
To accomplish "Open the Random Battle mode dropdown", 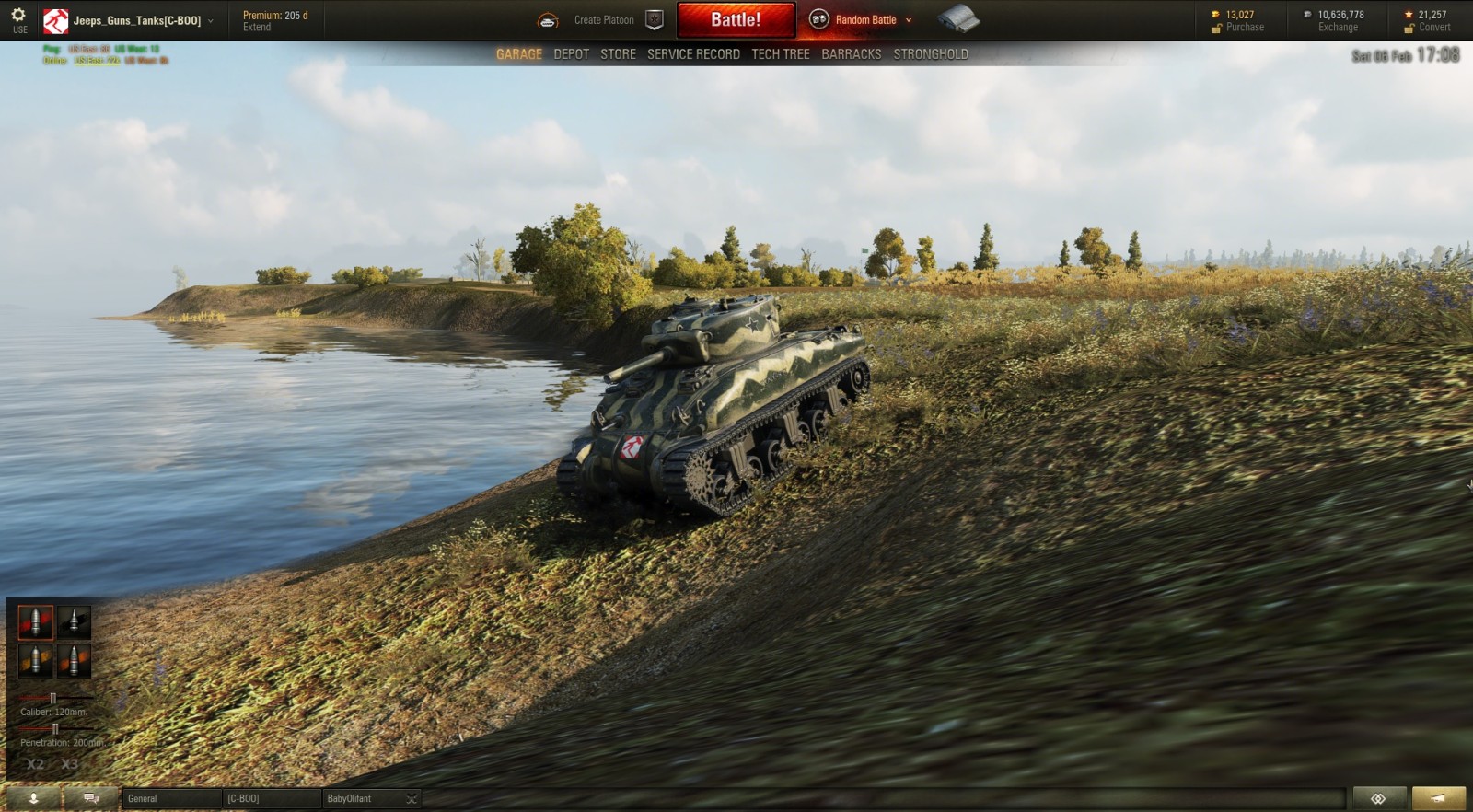I will (907, 18).
